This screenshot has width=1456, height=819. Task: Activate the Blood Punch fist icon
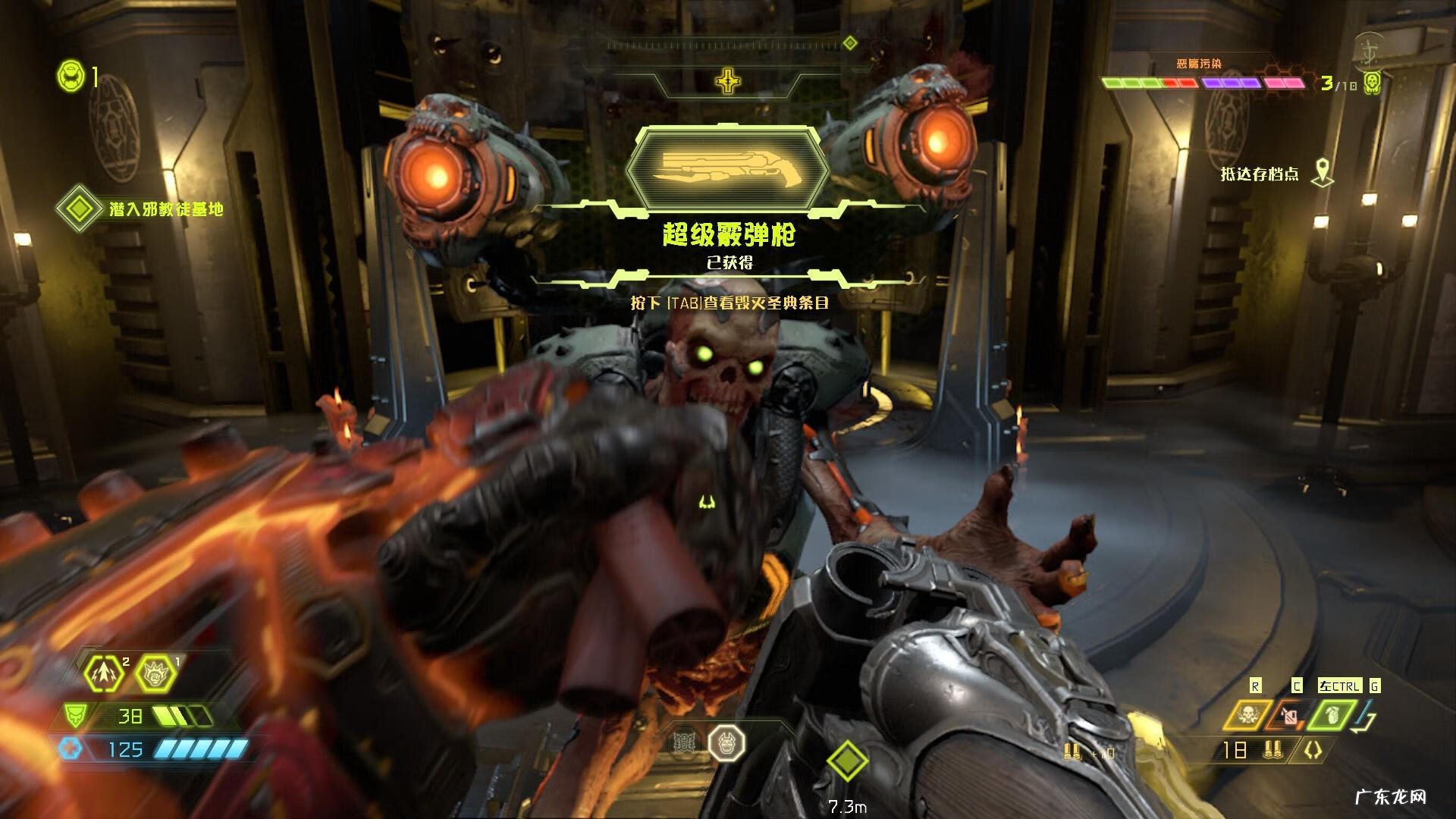[155, 673]
